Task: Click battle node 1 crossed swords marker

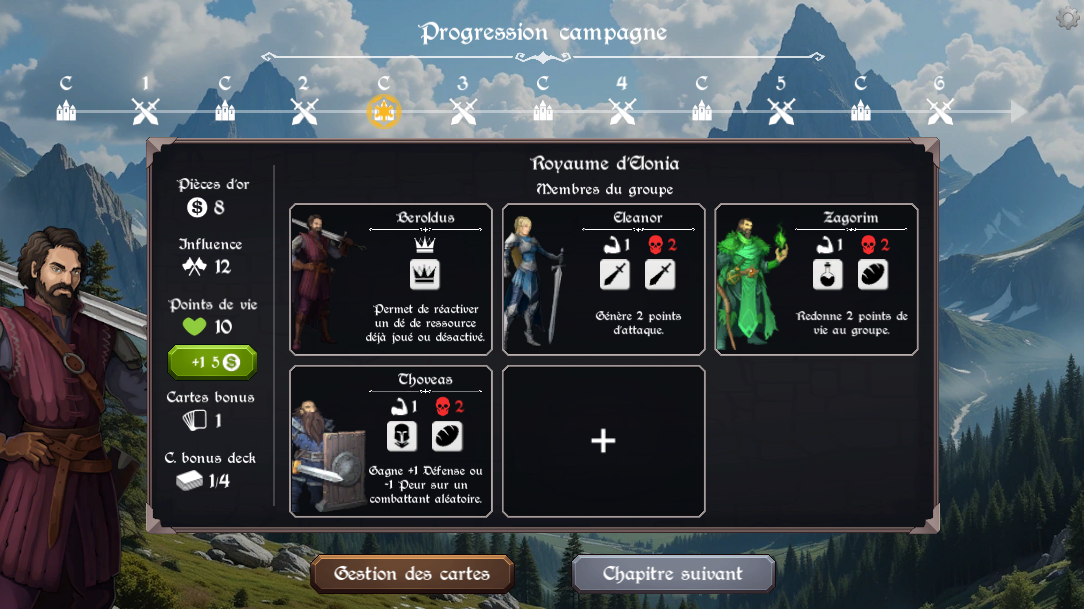Action: pos(146,111)
